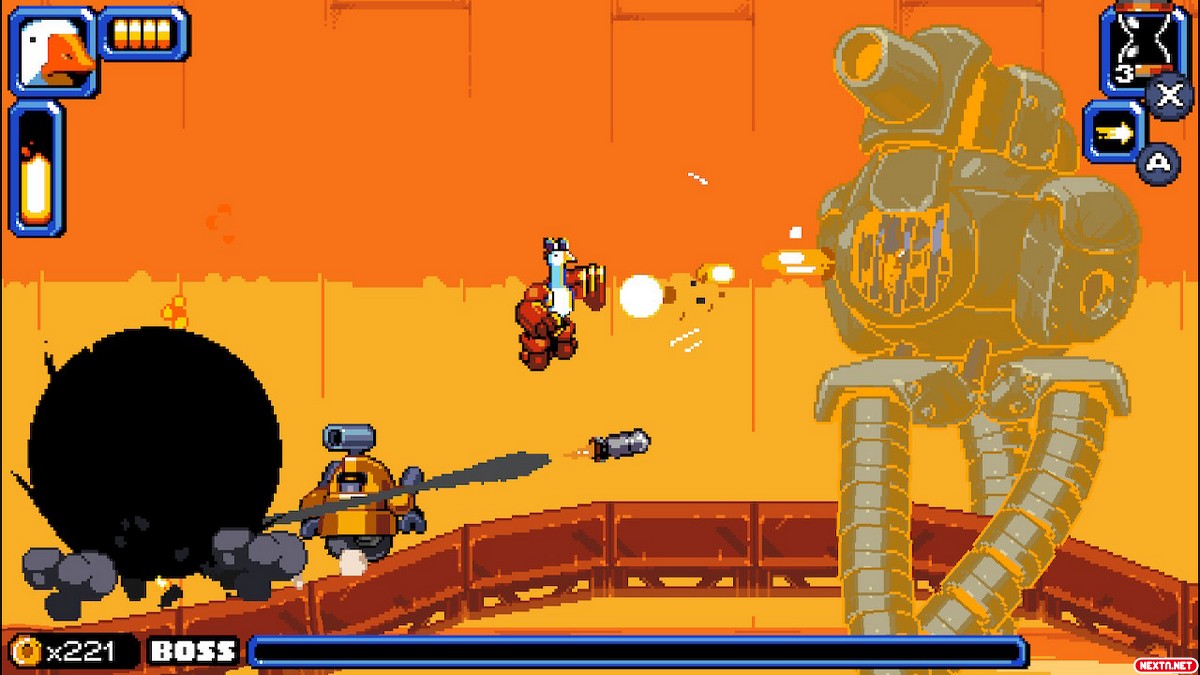The image size is (1200, 675).
Task: Click the goose character portrait
Action: point(54,50)
